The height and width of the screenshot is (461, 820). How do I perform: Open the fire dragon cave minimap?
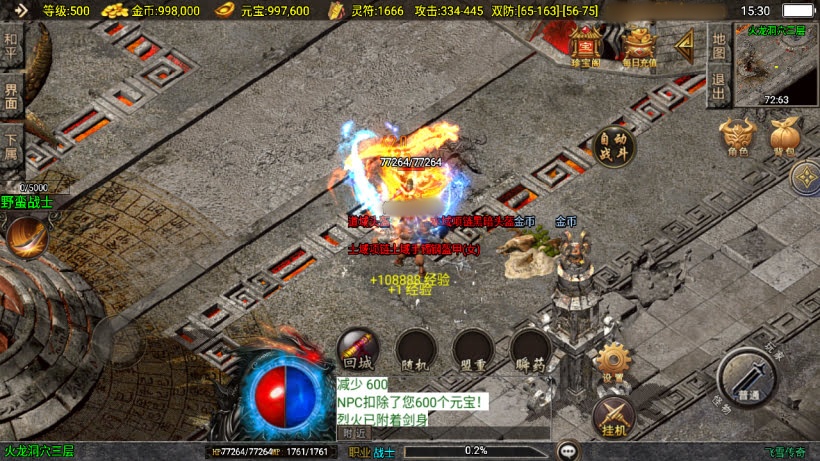776,66
